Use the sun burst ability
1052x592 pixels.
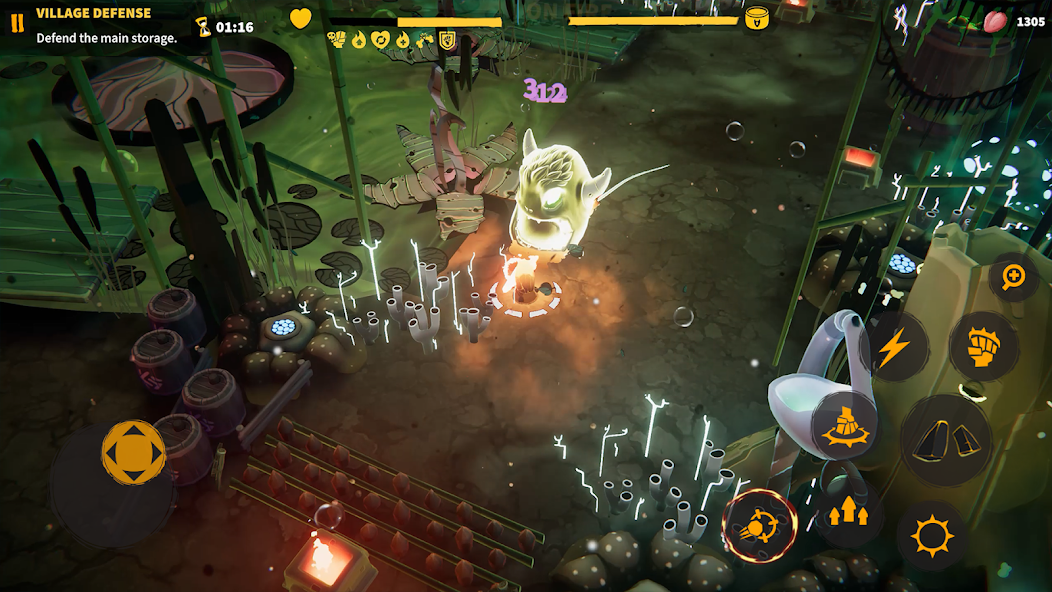932,536
